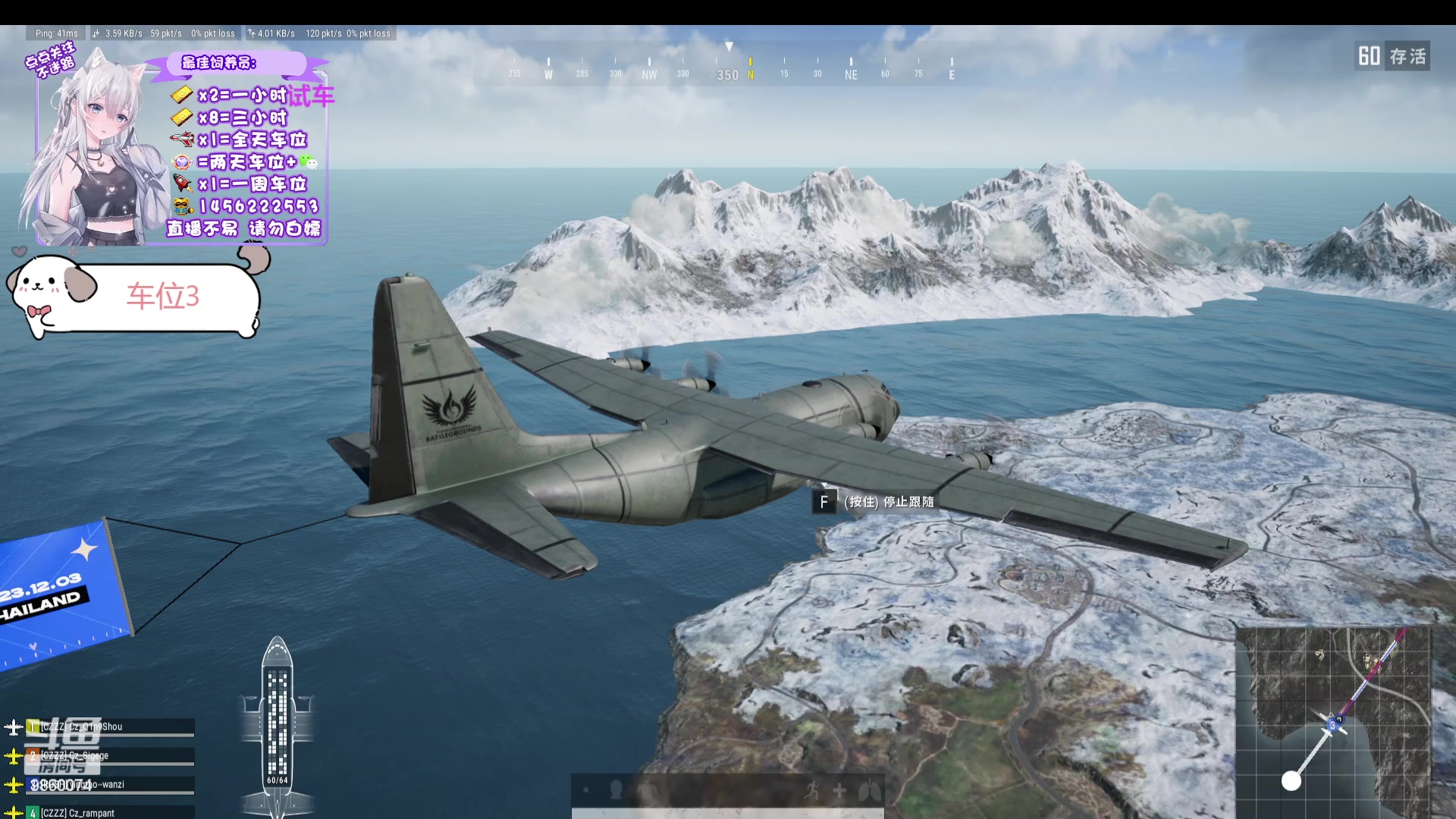This screenshot has width=1456, height=819.
Task: Select the white flight-path start dot on minimap
Action: click(x=1291, y=780)
